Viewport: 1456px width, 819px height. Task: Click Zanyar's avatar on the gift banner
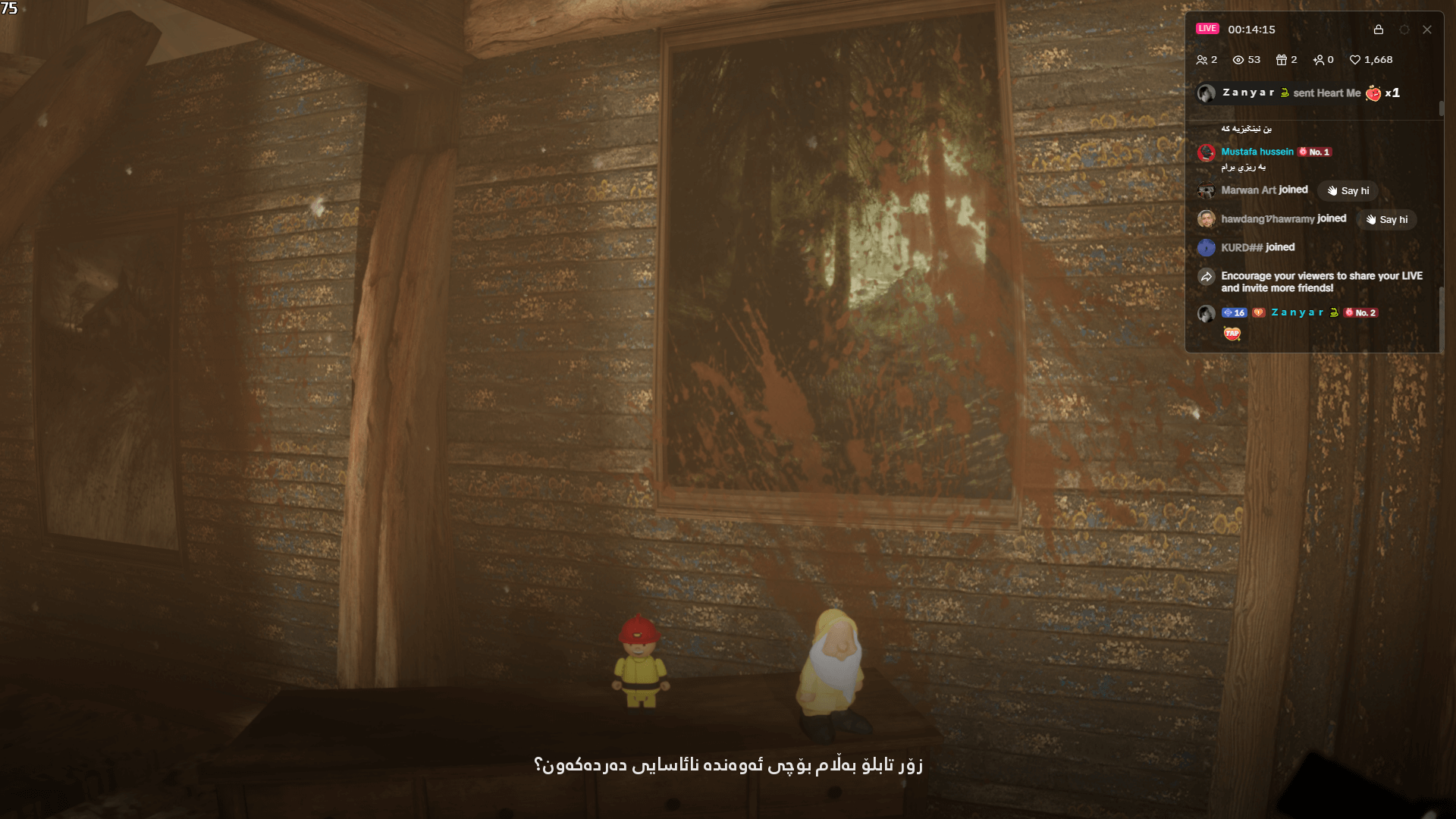point(1207,93)
